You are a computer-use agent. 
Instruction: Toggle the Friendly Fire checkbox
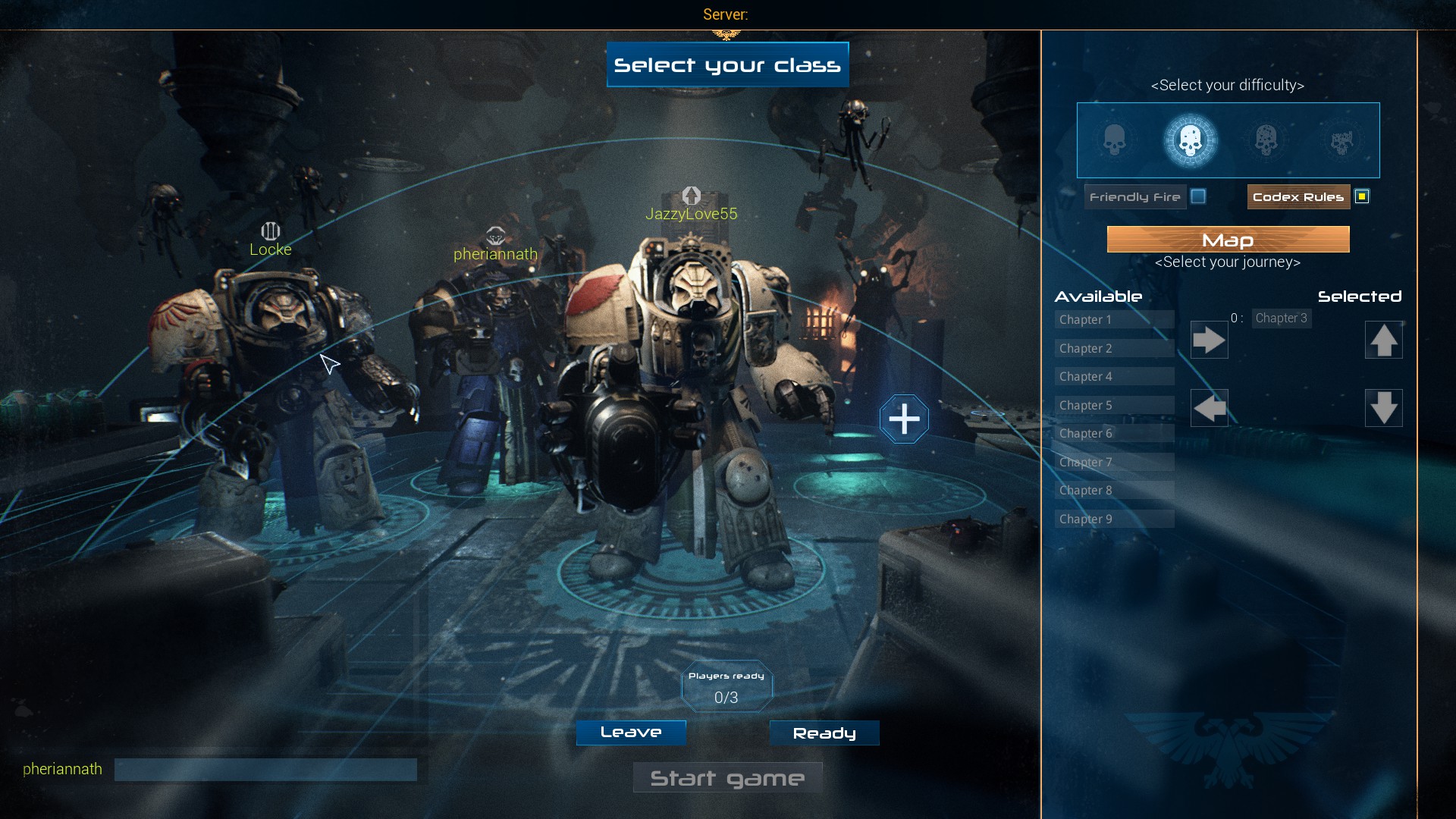[x=1198, y=197]
